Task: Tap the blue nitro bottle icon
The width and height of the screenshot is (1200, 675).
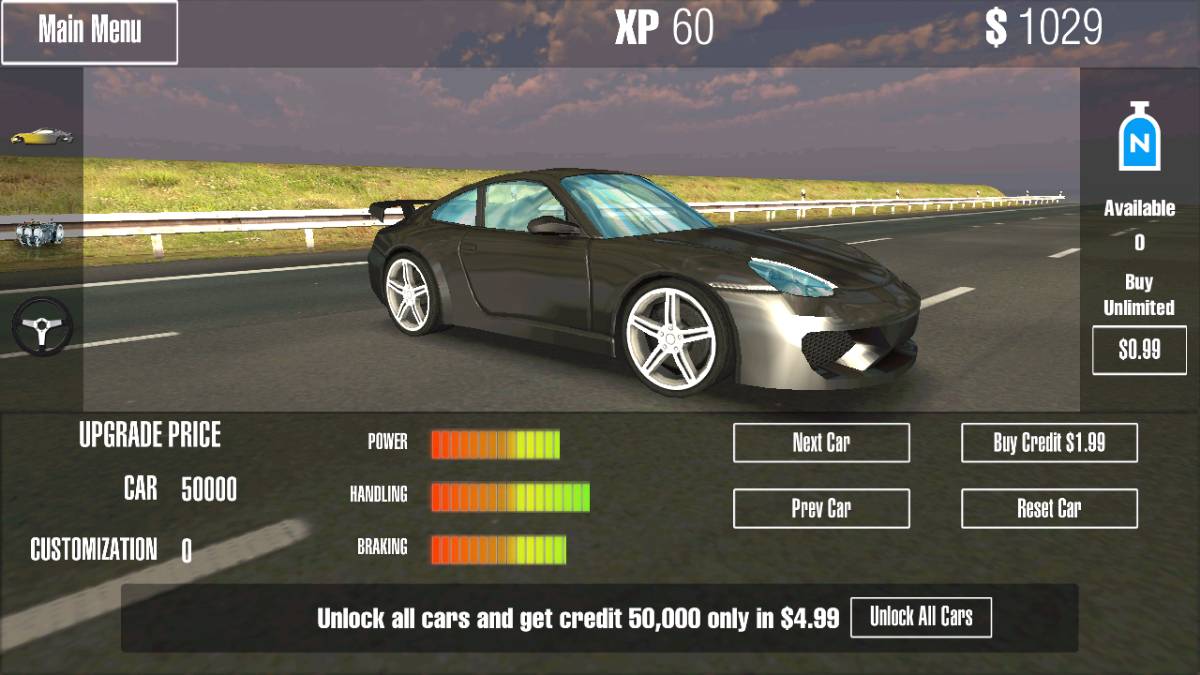Action: (1139, 137)
